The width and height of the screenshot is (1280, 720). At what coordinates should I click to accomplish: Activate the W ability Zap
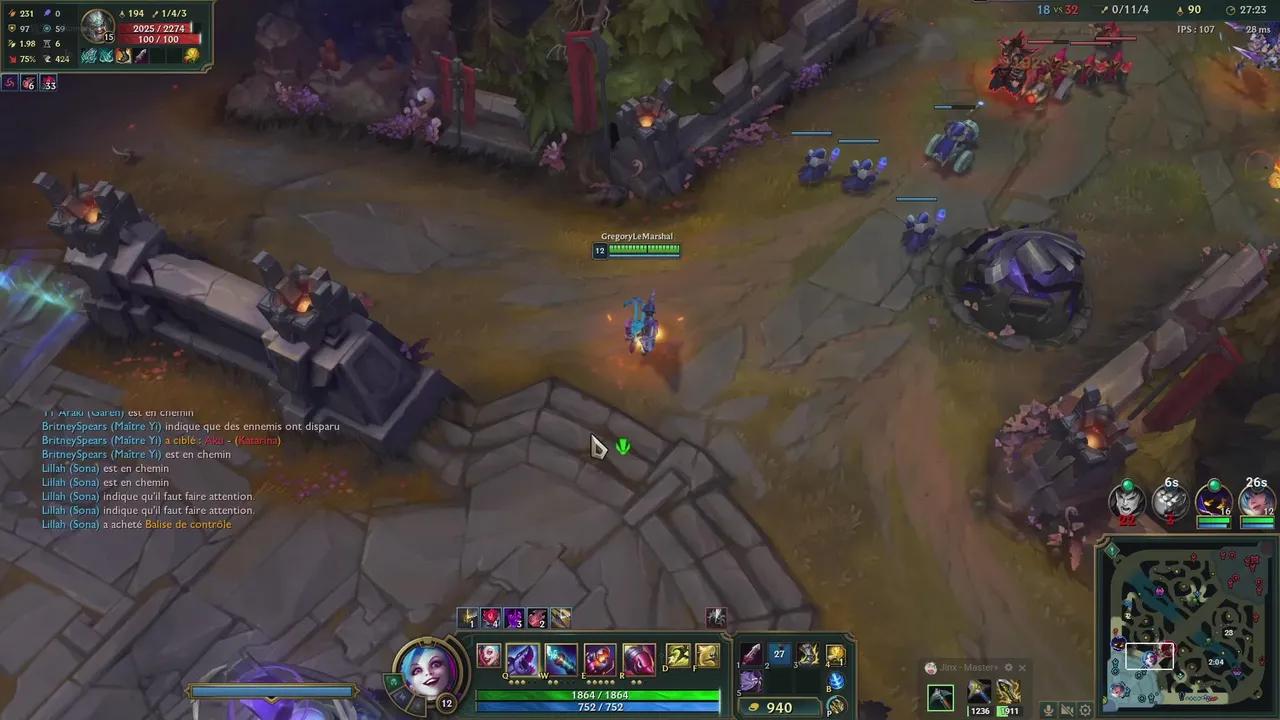tap(559, 655)
